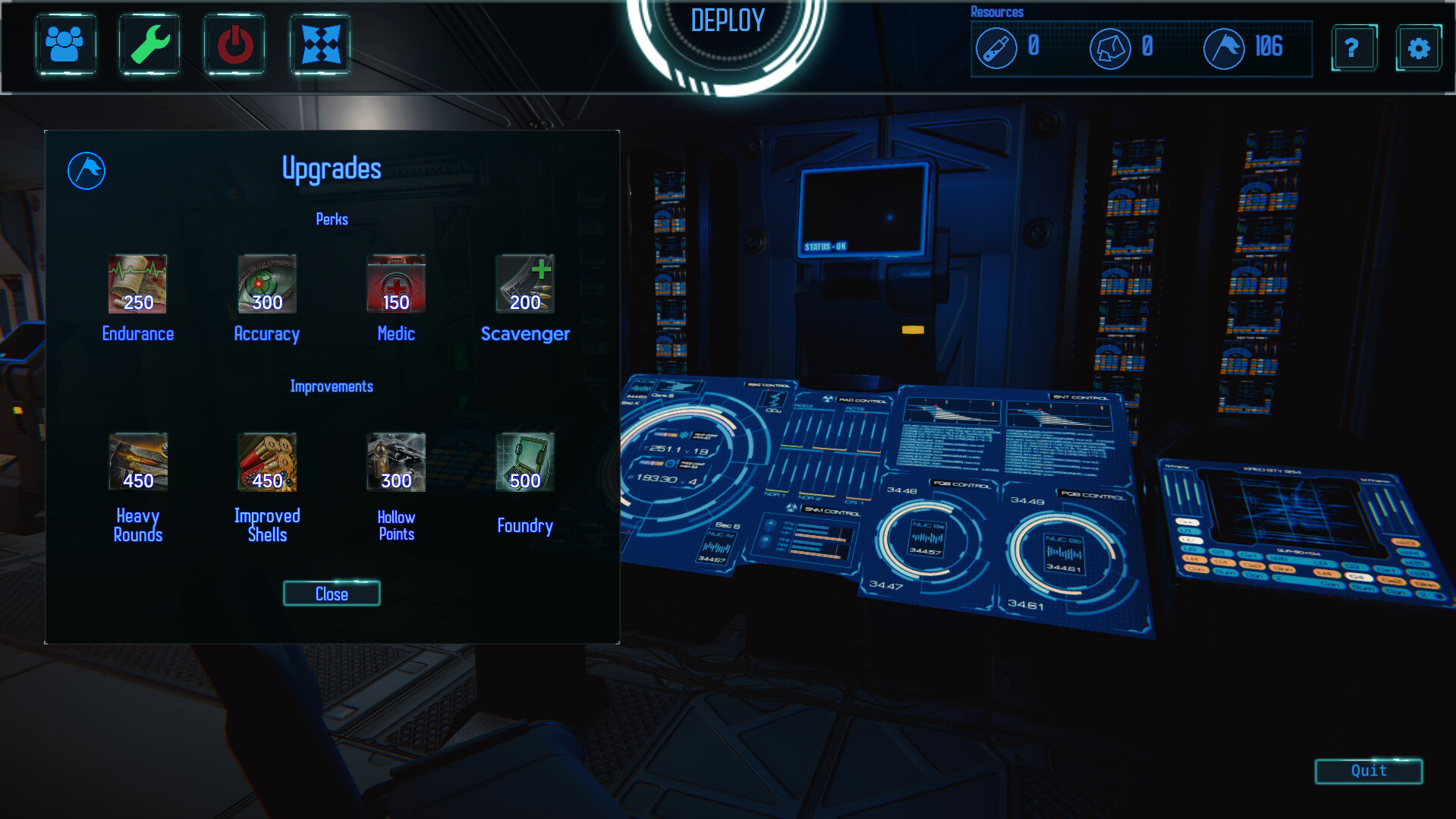Open the fullscreen arrows icon

click(x=319, y=45)
